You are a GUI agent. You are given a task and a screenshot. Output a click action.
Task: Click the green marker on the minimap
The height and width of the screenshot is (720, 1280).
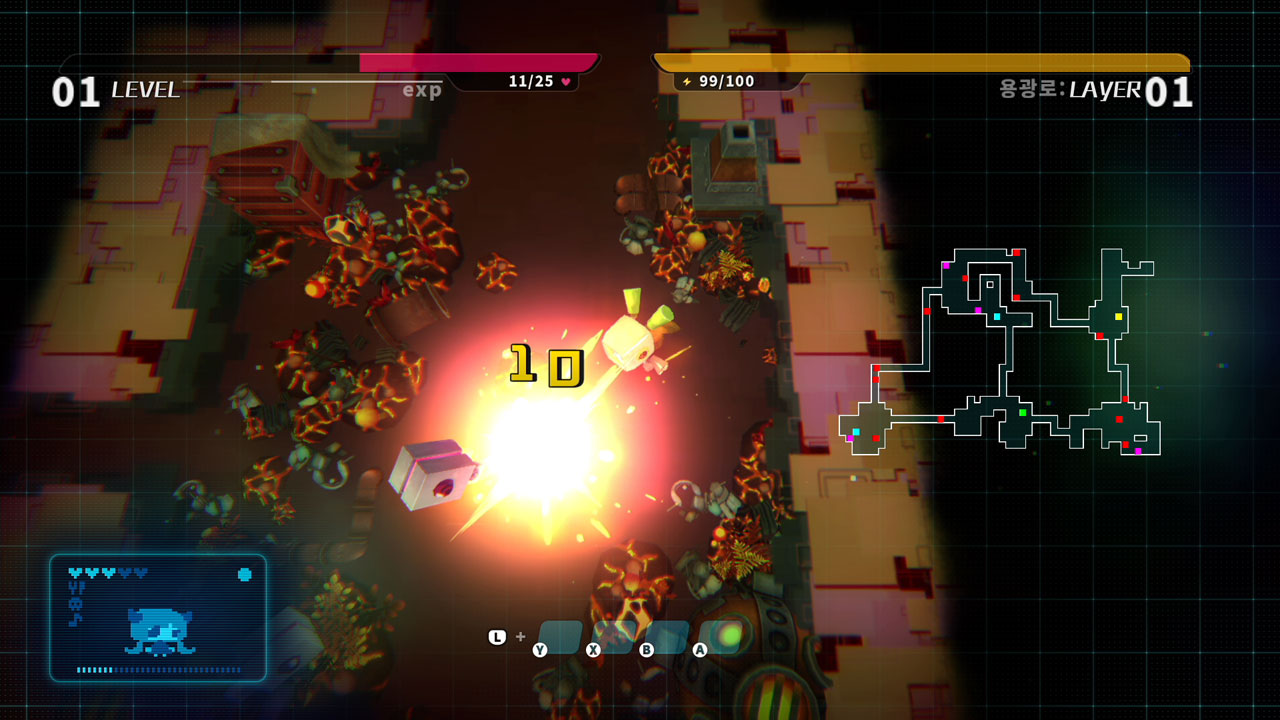pos(1022,413)
